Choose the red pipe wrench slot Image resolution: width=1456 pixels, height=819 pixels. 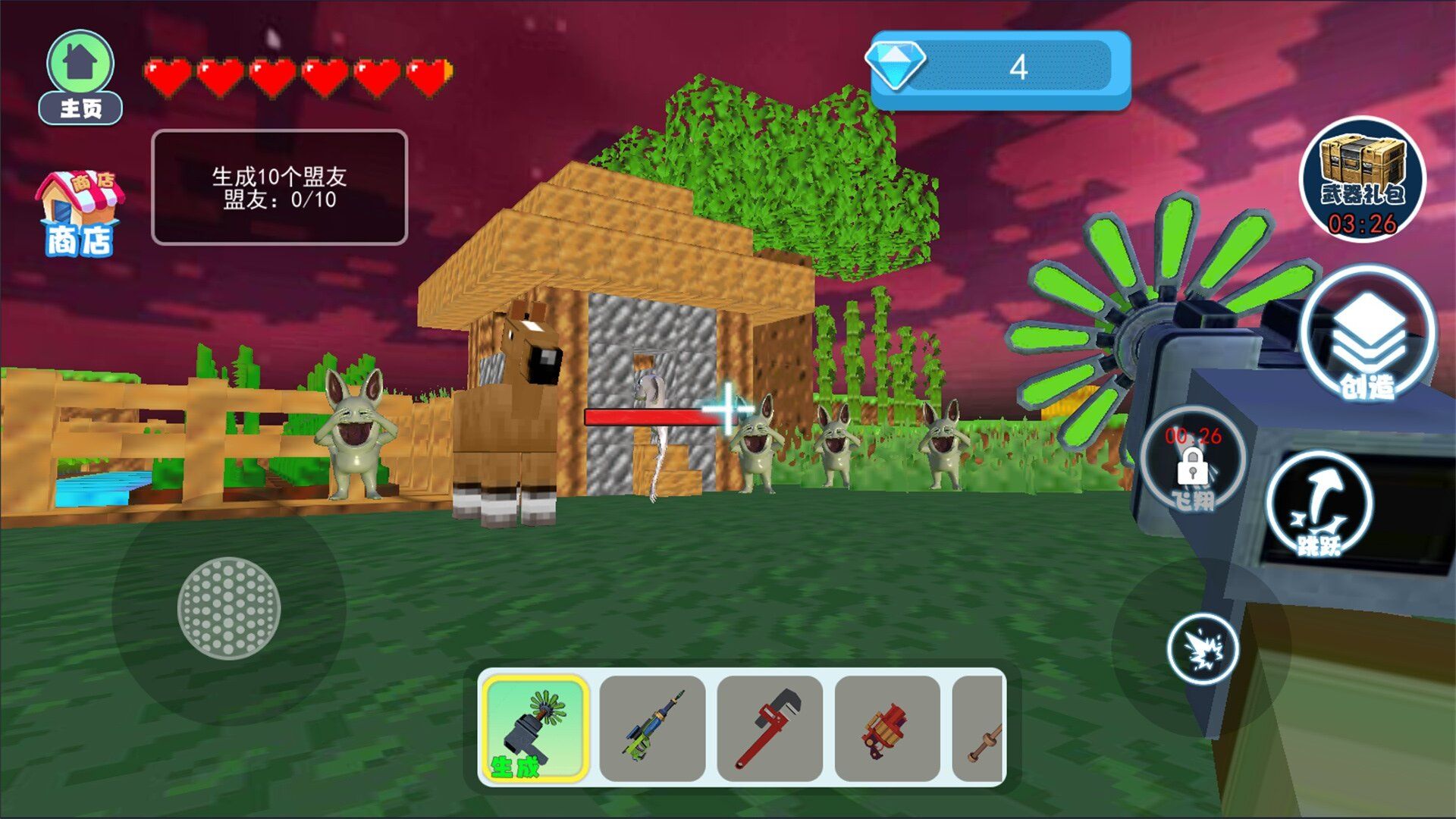(770, 728)
